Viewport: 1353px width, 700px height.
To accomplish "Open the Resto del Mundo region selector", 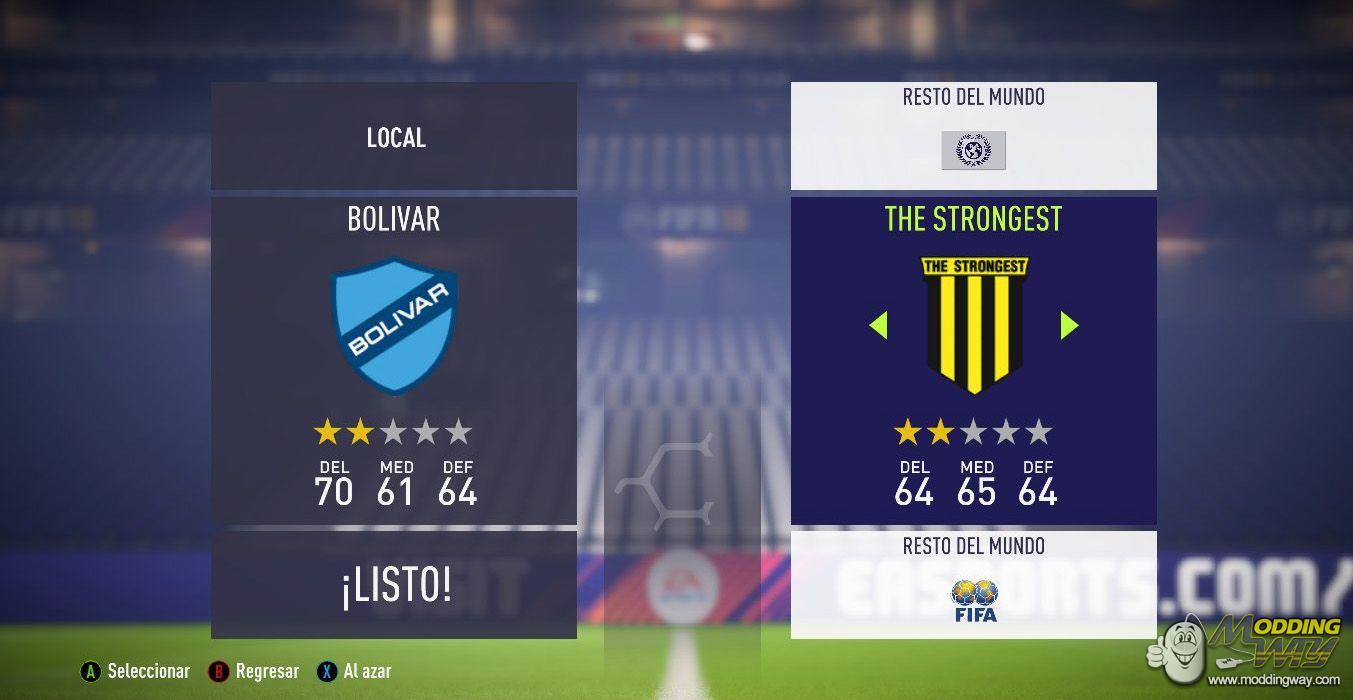I will click(x=973, y=136).
